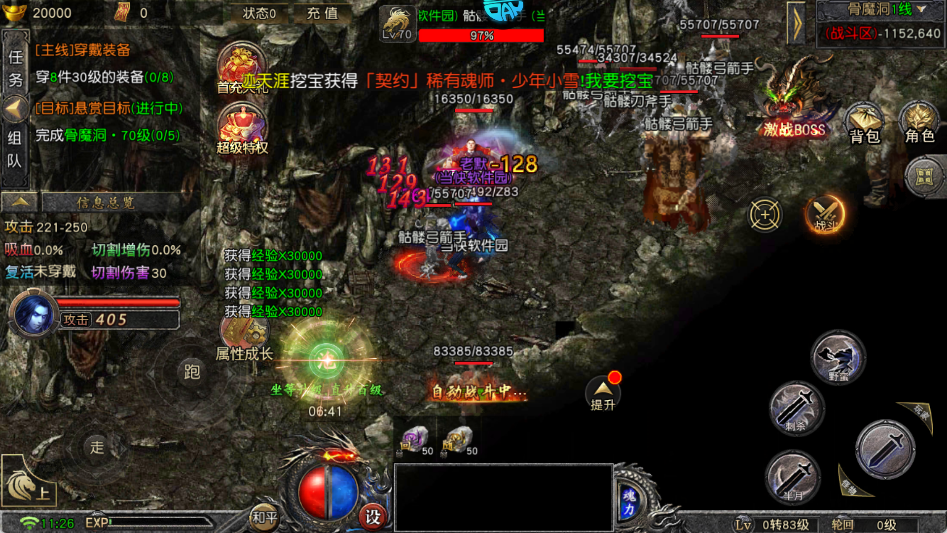Open the 角色 character sheet

[x=919, y=123]
